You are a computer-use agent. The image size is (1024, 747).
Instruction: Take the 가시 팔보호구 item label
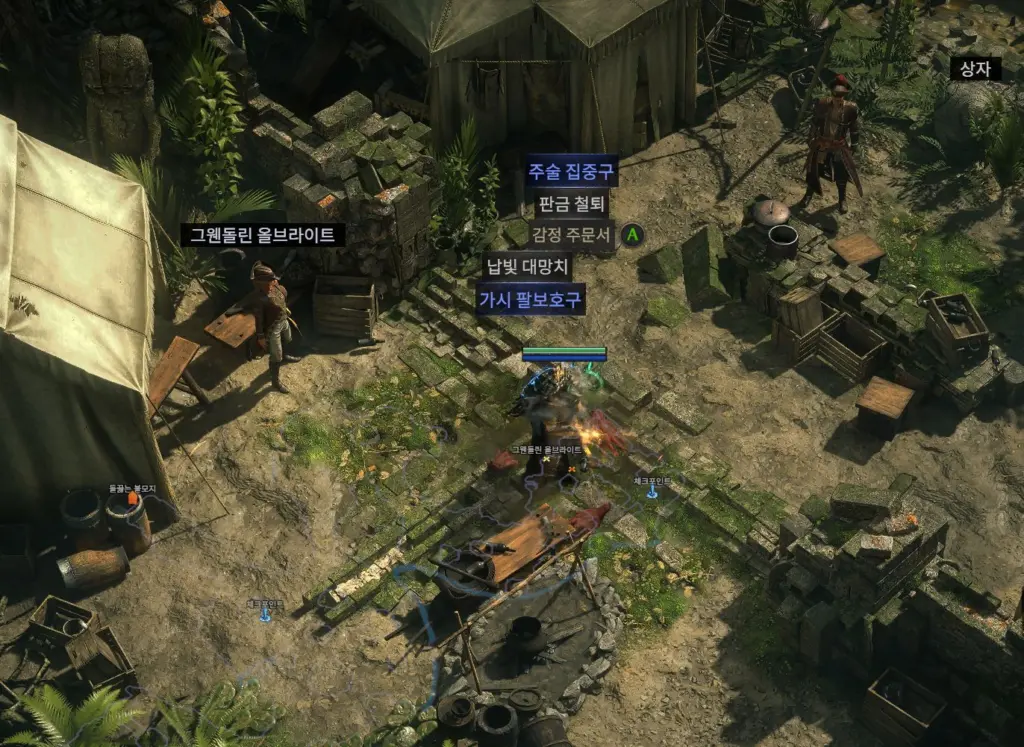pyautogui.click(x=530, y=299)
